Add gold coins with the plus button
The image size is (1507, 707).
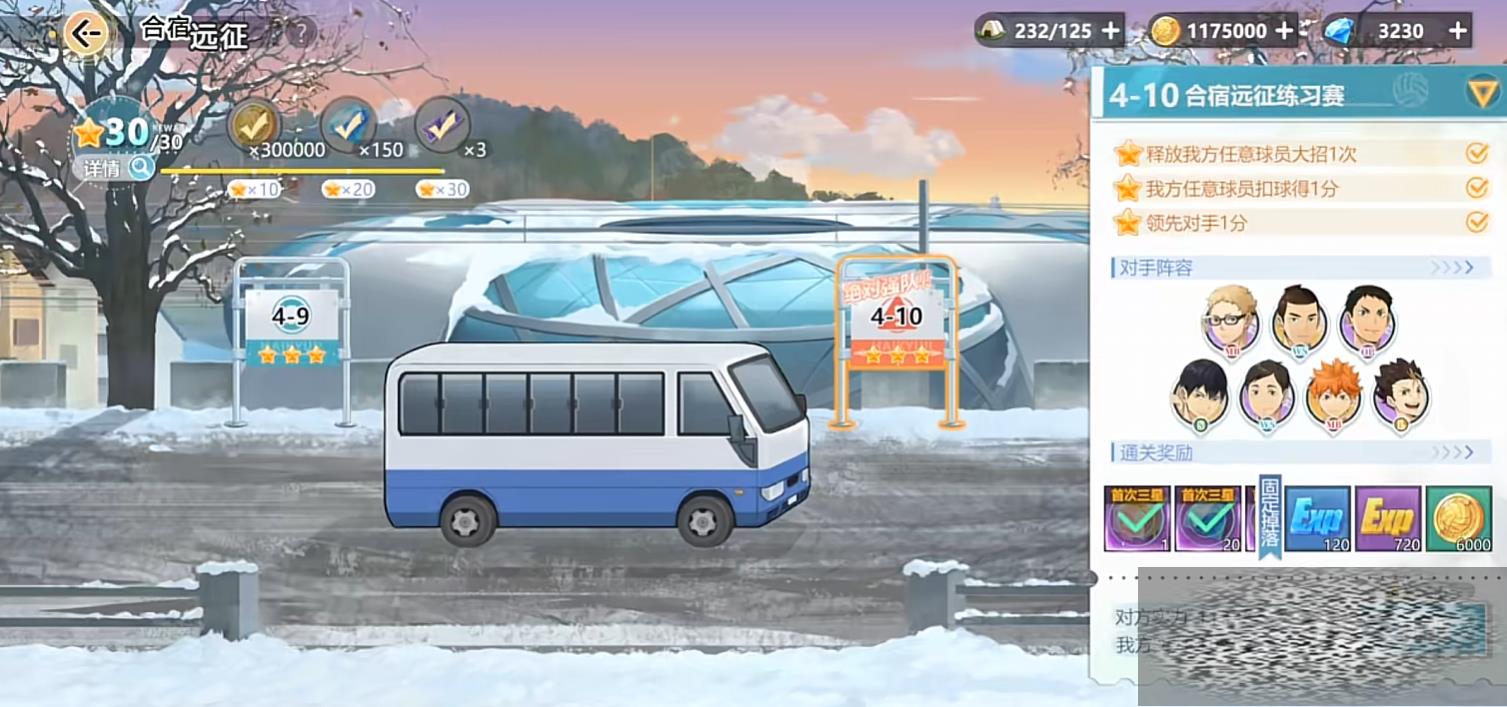point(1284,31)
